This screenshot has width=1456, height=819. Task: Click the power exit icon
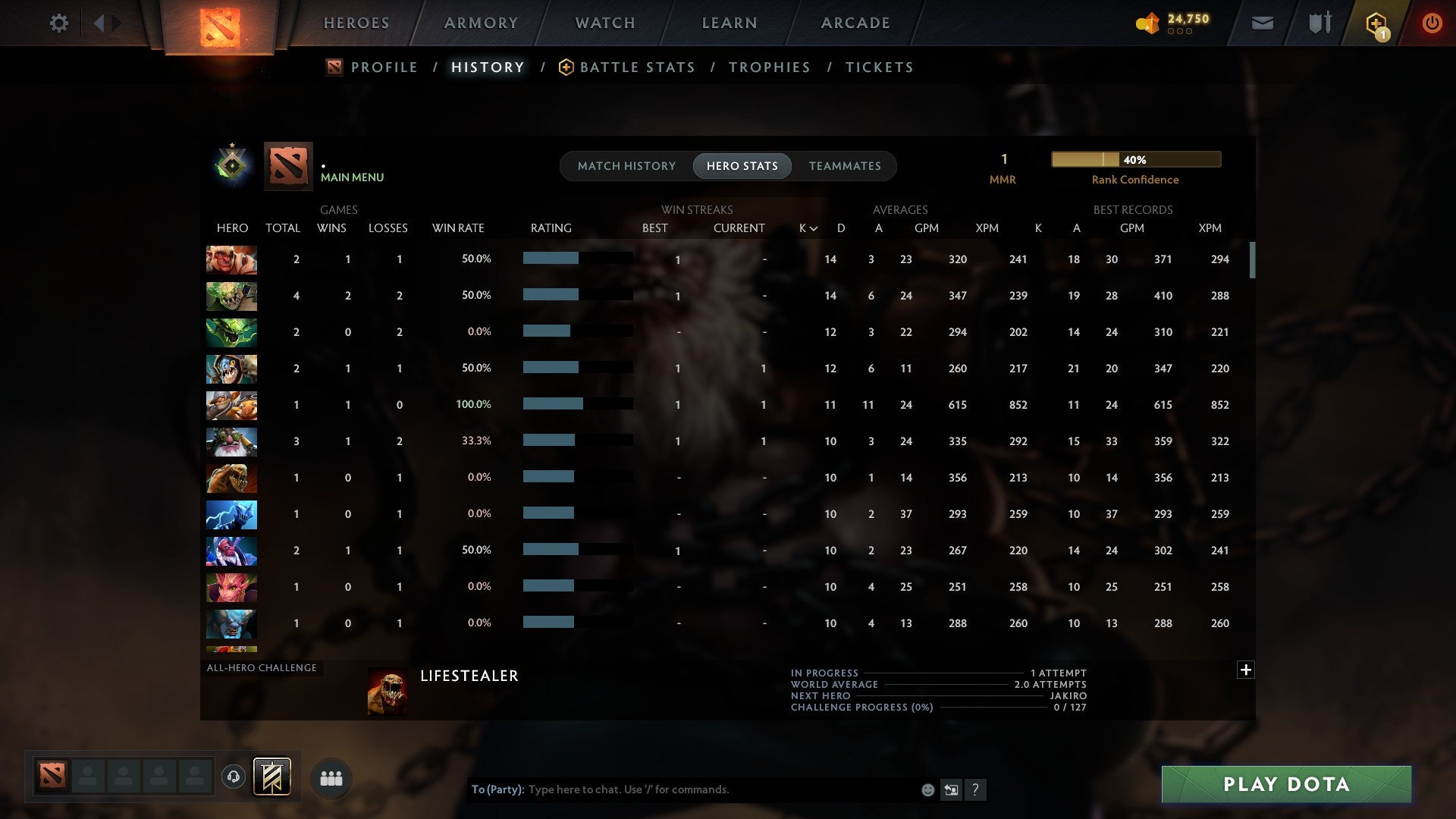1432,23
